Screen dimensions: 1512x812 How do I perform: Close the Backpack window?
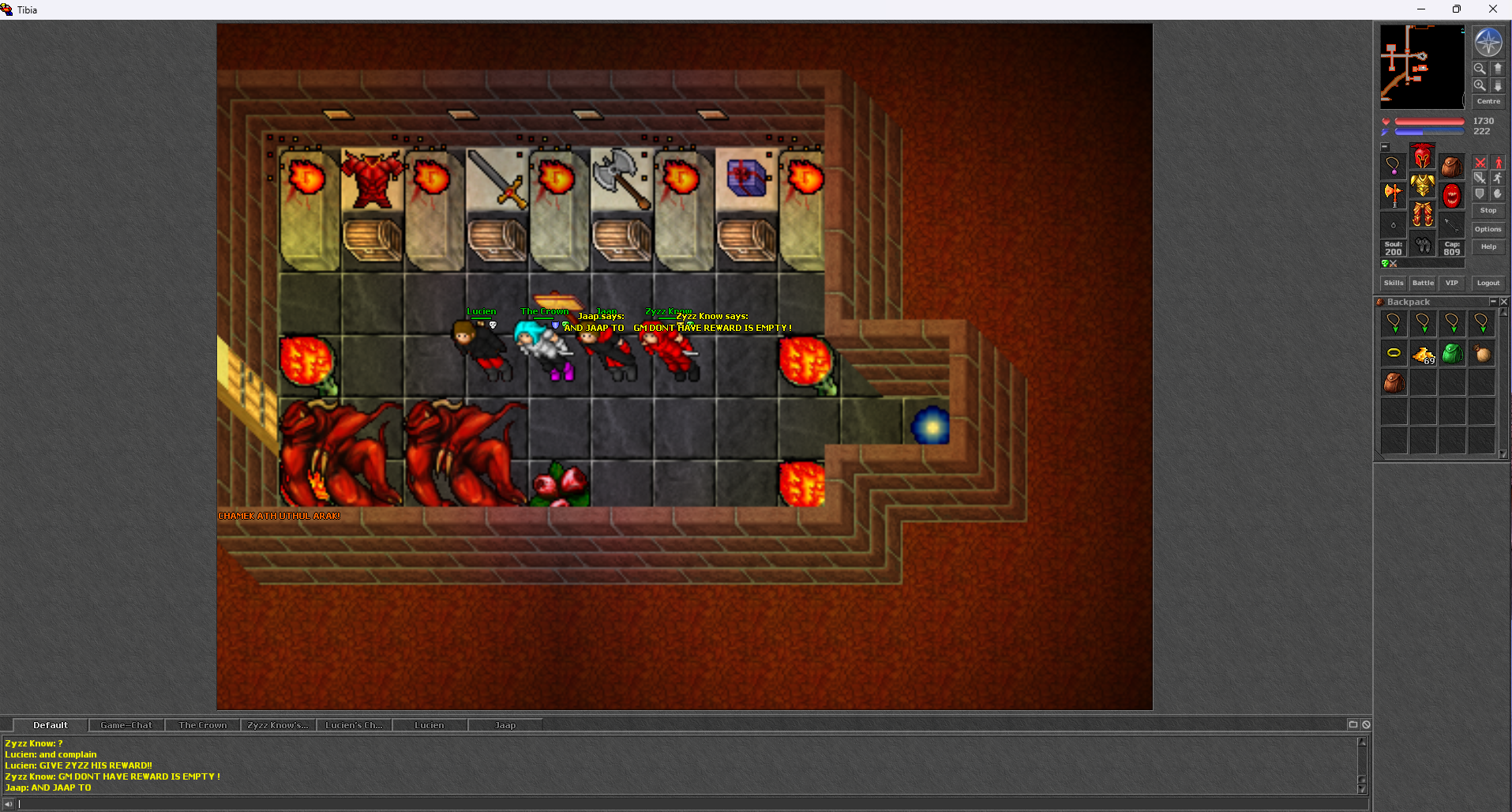1503,302
